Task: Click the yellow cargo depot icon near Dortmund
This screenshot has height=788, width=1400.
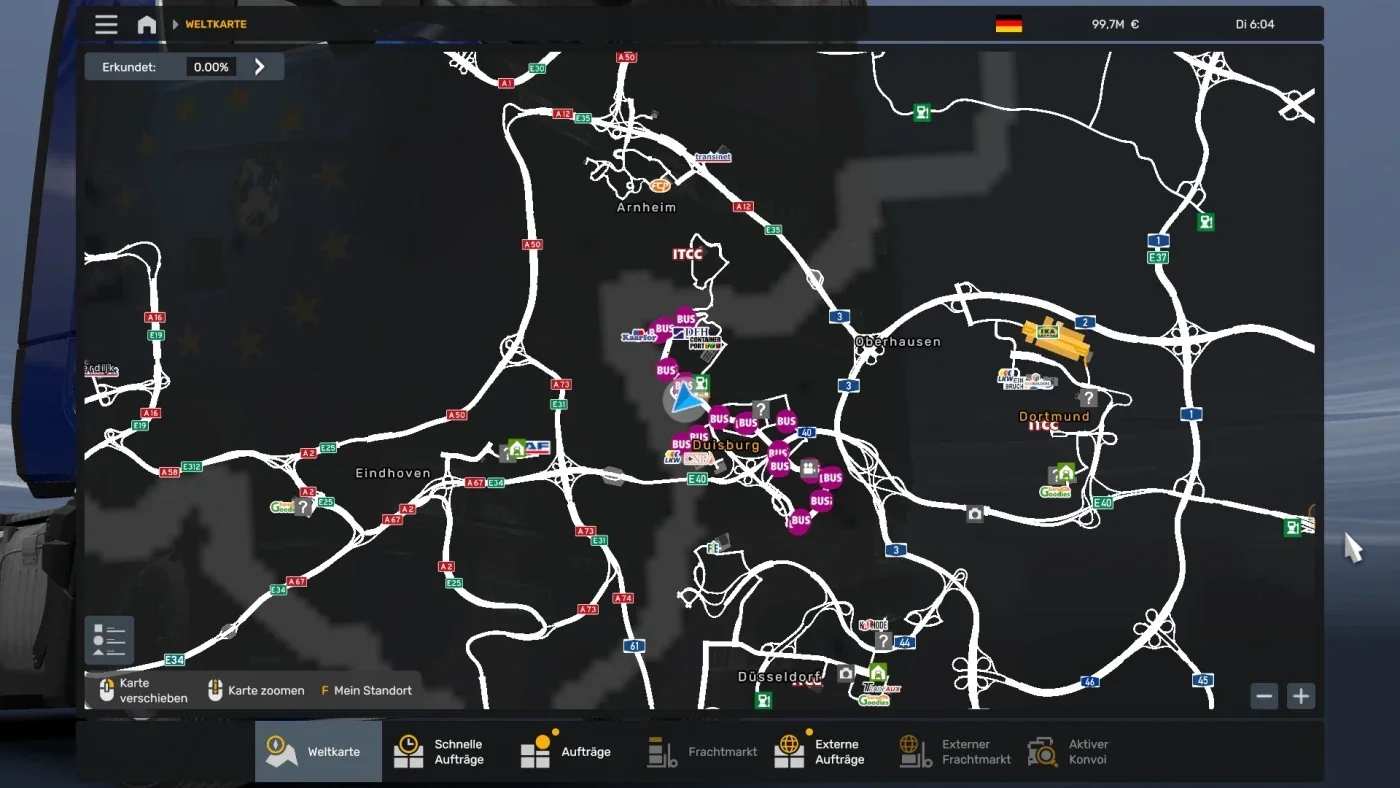Action: (1050, 333)
